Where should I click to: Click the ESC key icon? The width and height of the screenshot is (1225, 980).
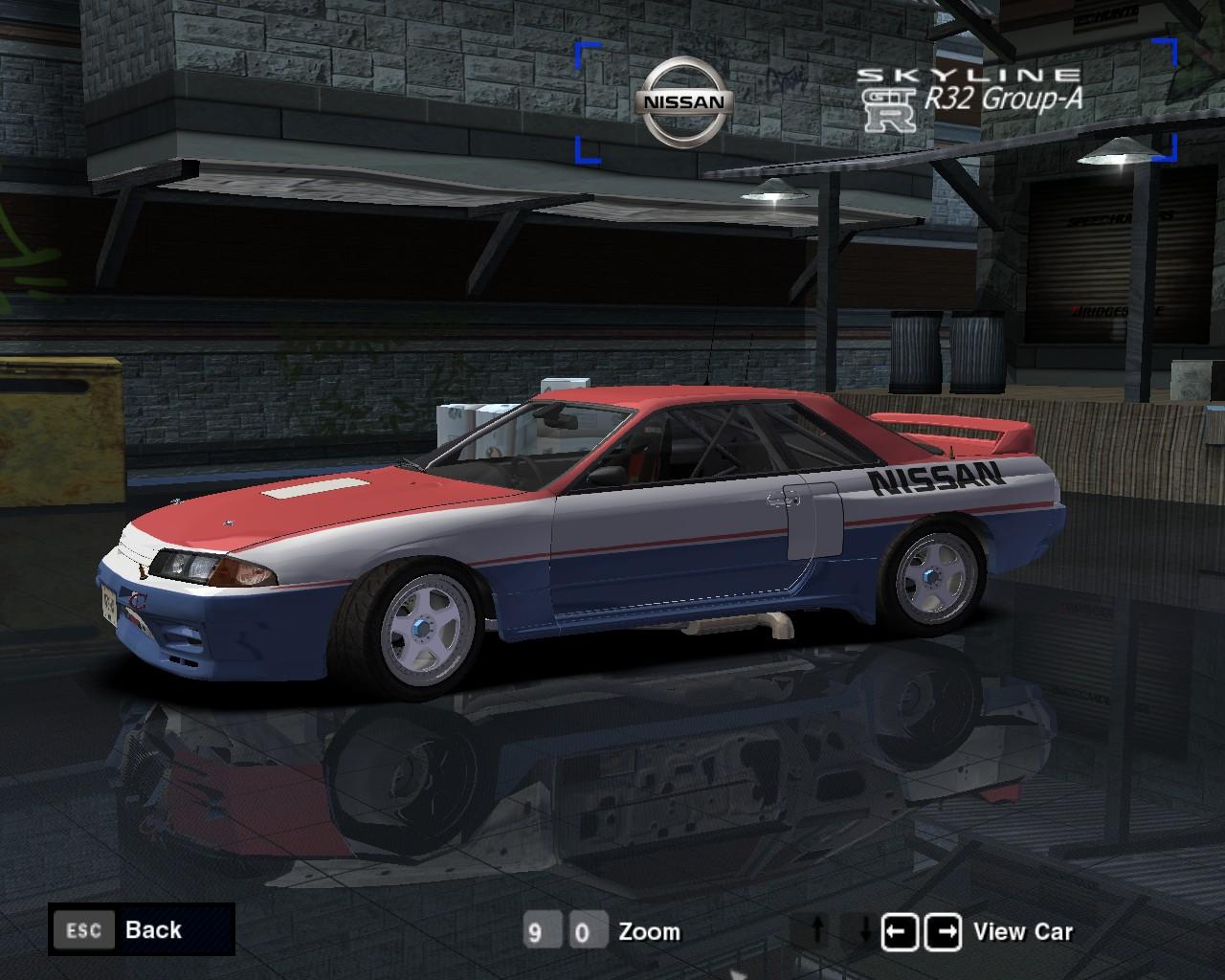point(84,929)
